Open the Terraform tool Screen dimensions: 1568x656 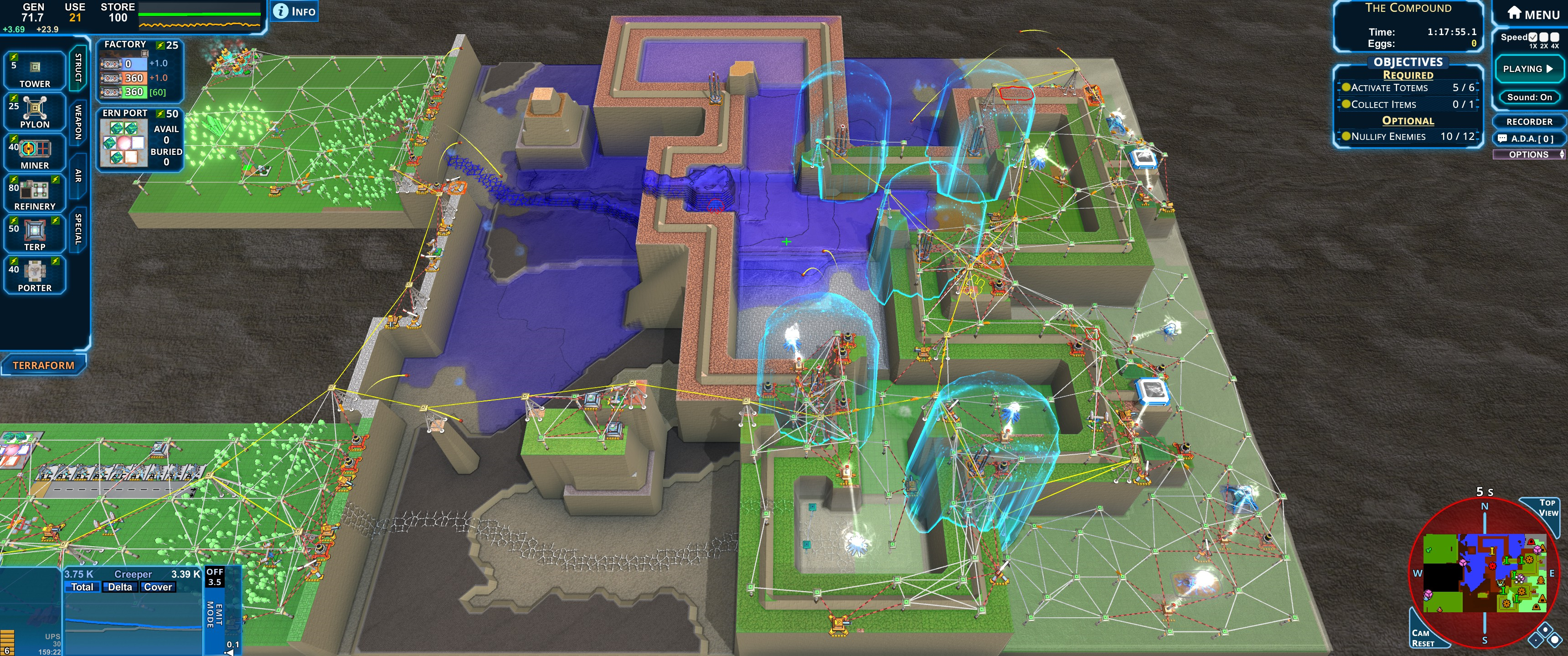pos(43,365)
